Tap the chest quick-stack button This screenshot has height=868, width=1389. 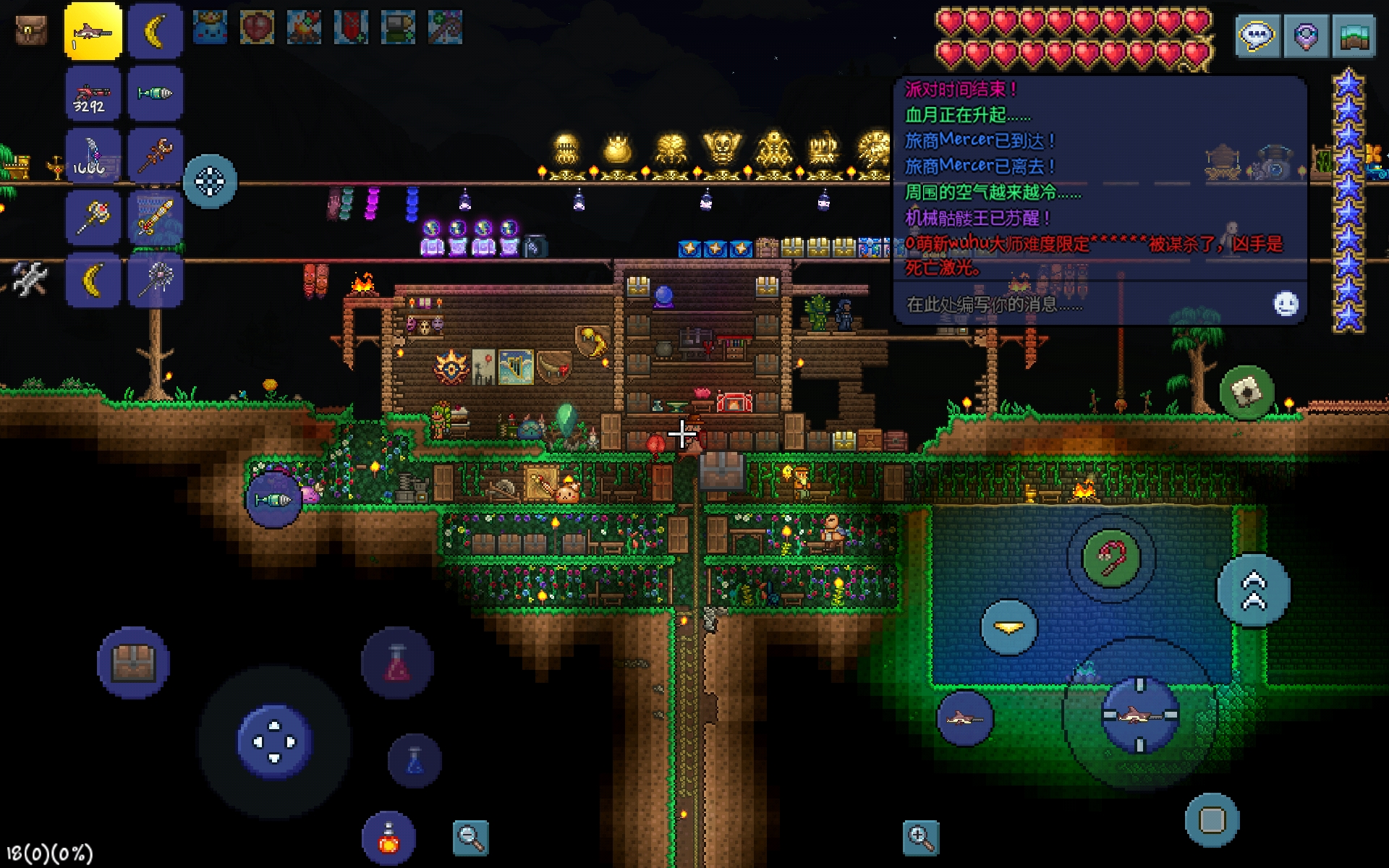(133, 663)
